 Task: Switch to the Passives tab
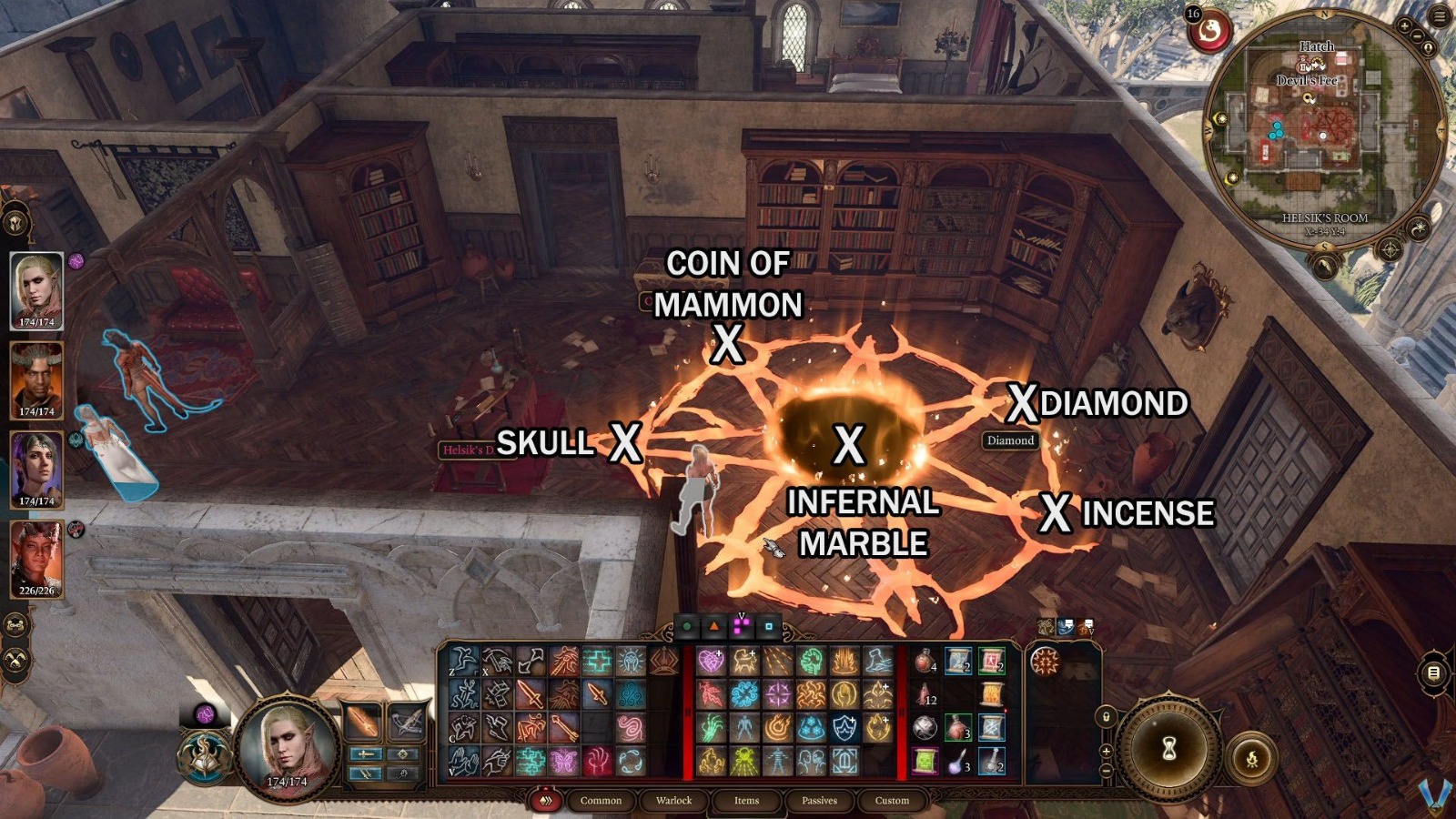(820, 800)
